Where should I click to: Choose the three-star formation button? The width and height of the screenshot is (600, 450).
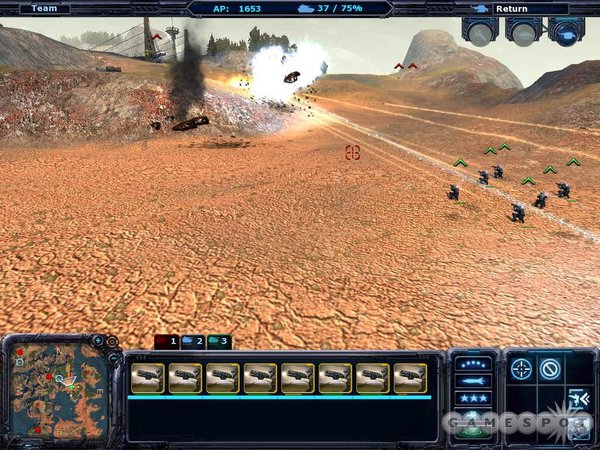tap(474, 397)
